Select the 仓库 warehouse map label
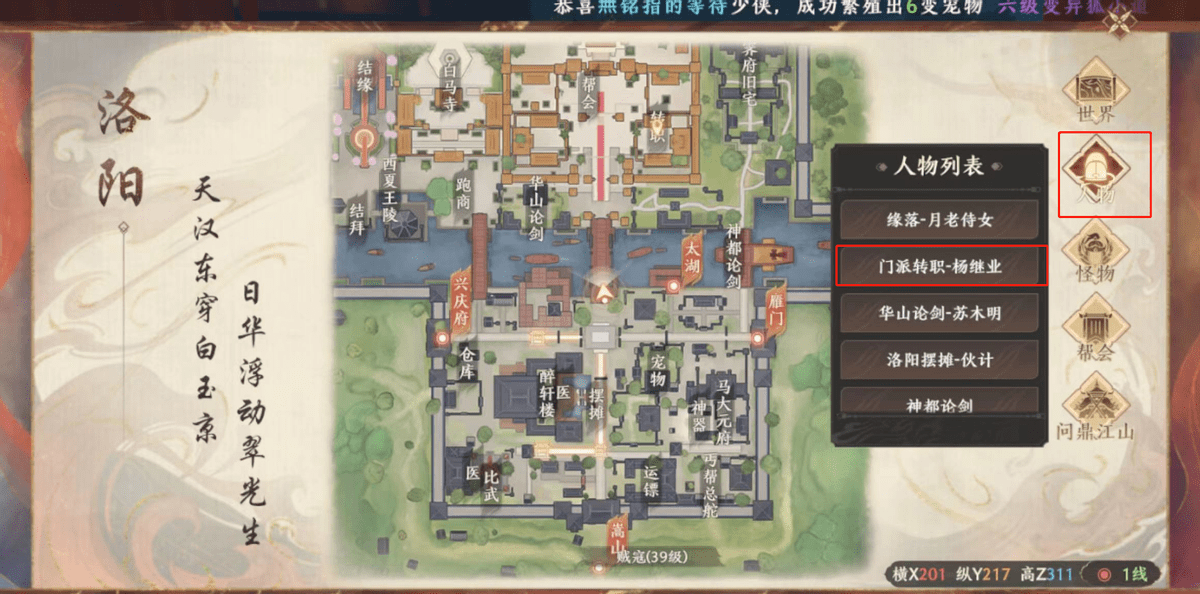Viewport: 1200px width, 594px height. click(466, 365)
